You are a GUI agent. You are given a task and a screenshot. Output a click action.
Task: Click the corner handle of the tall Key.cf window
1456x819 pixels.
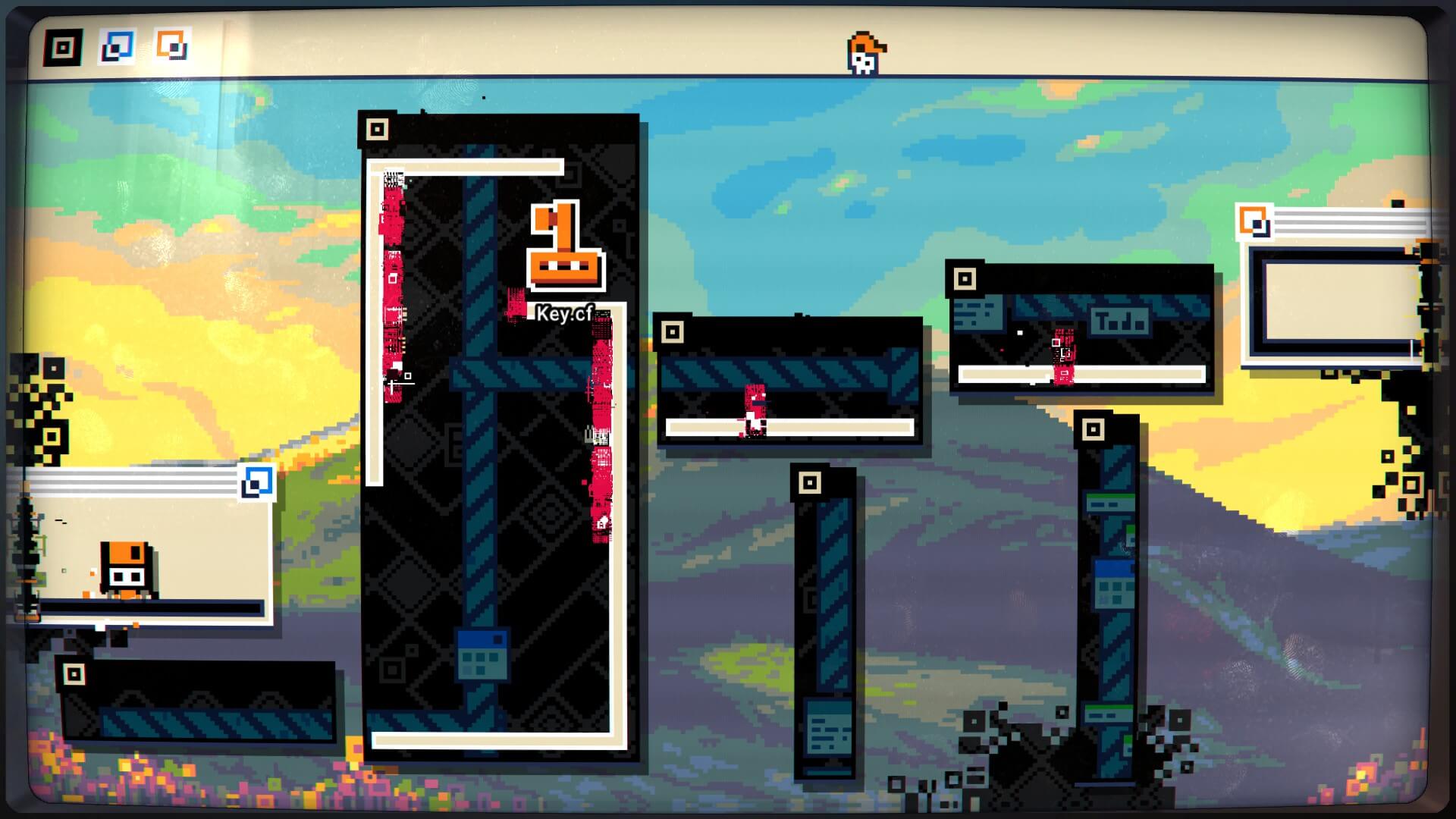coord(377,130)
